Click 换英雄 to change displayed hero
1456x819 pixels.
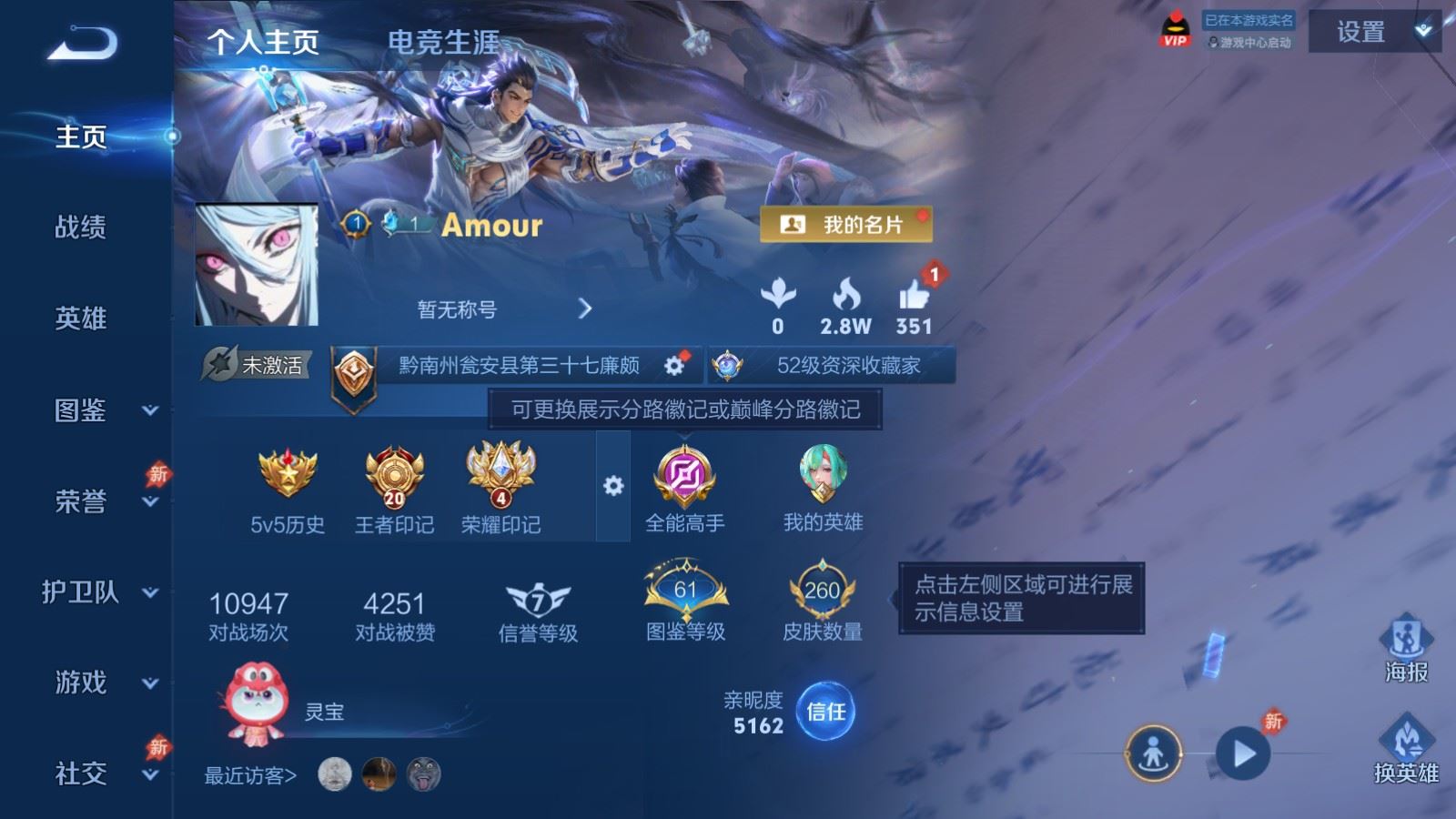[1406, 749]
